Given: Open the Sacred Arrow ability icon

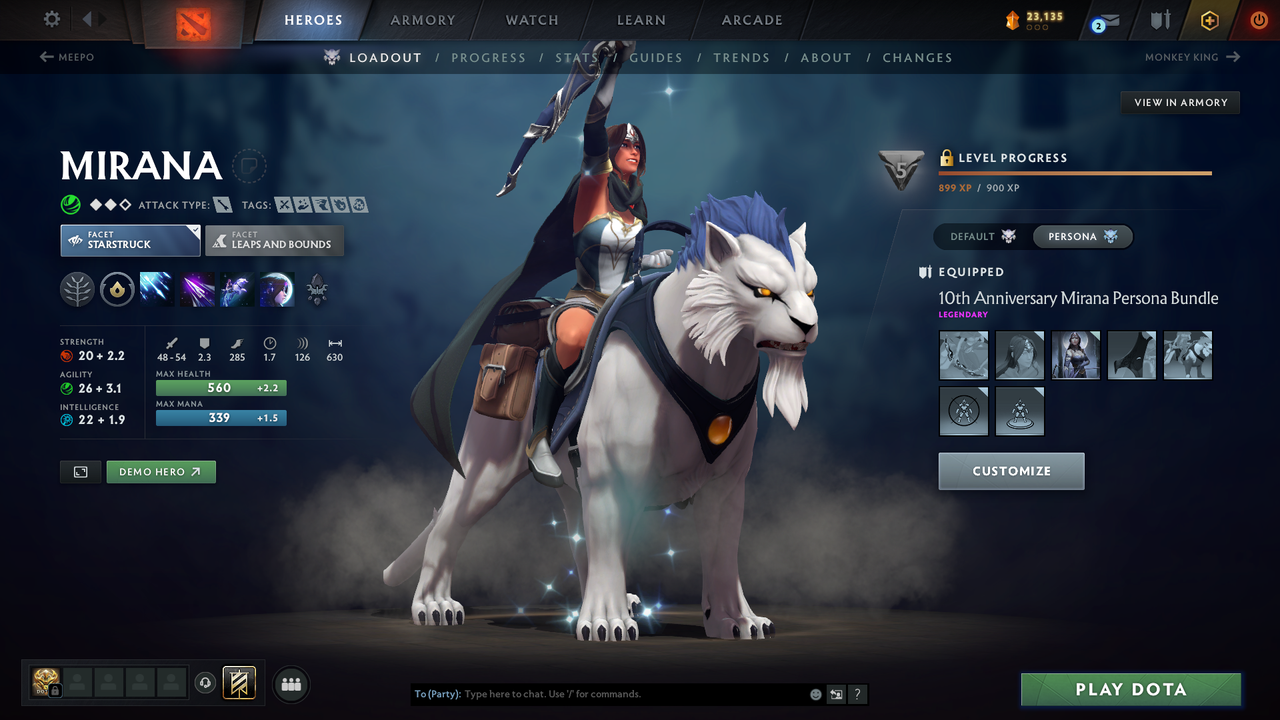Looking at the screenshot, I should click(x=196, y=289).
